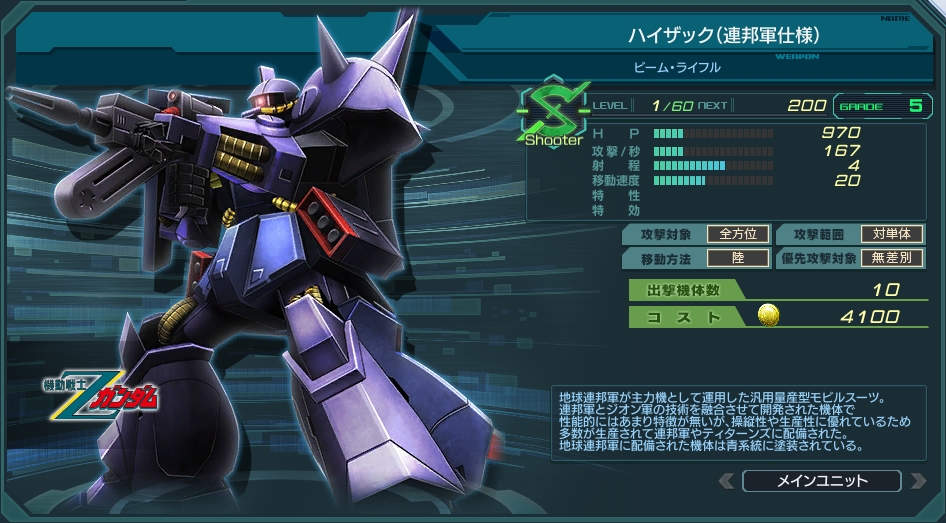Show the next unit with right arrow

(x=918, y=481)
